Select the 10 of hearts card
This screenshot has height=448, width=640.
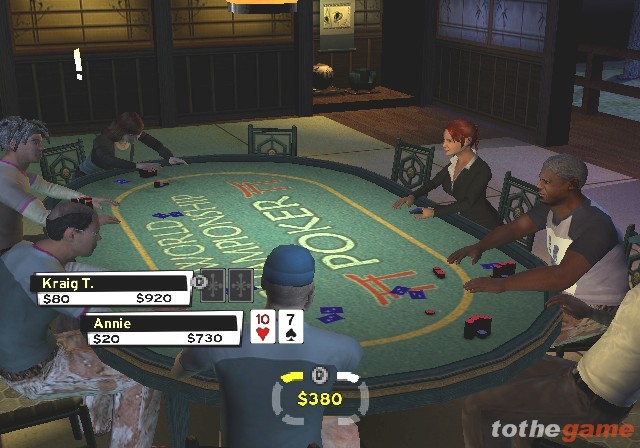pos(263,328)
